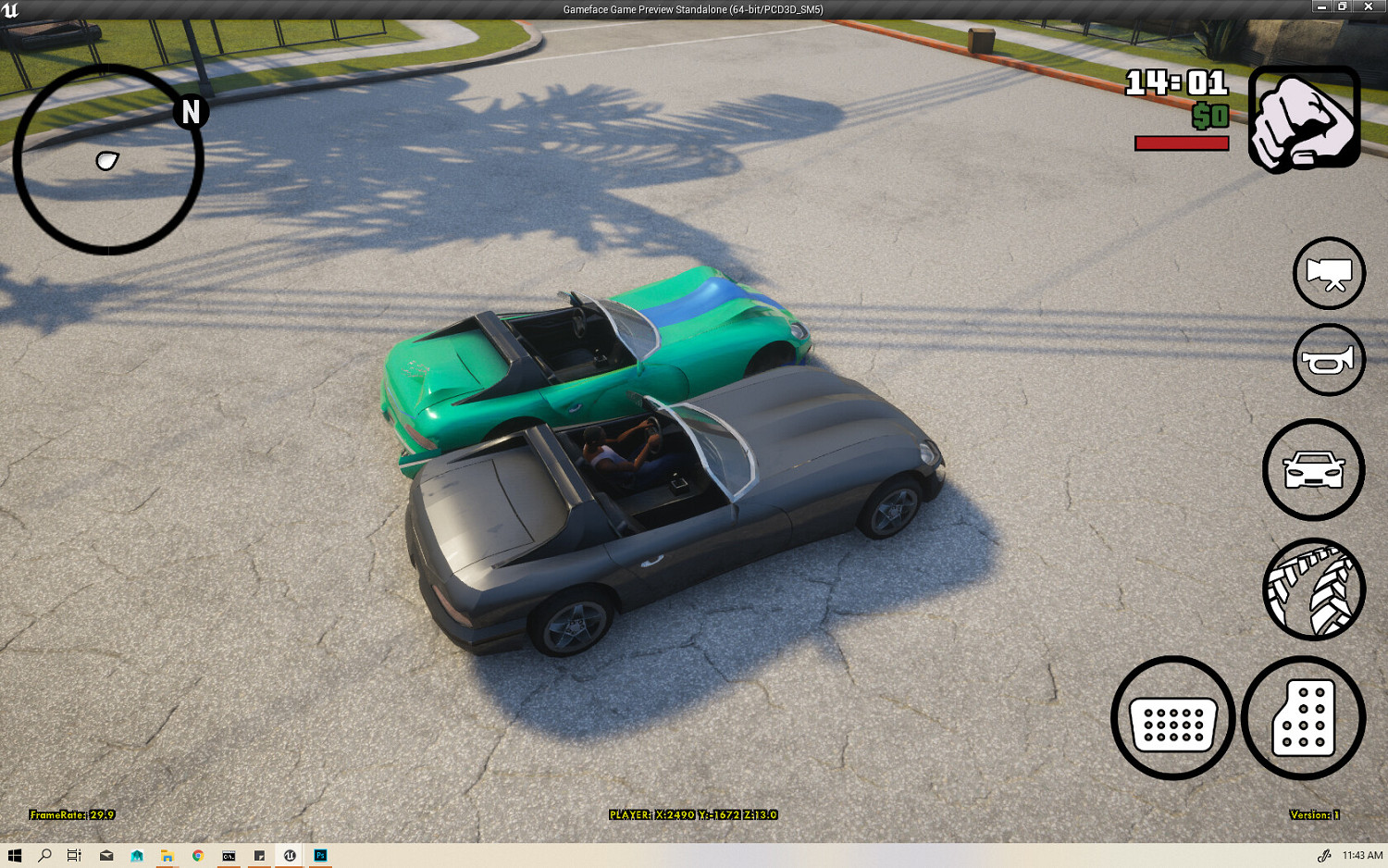Engage the handbrake tire icon

click(x=1314, y=591)
